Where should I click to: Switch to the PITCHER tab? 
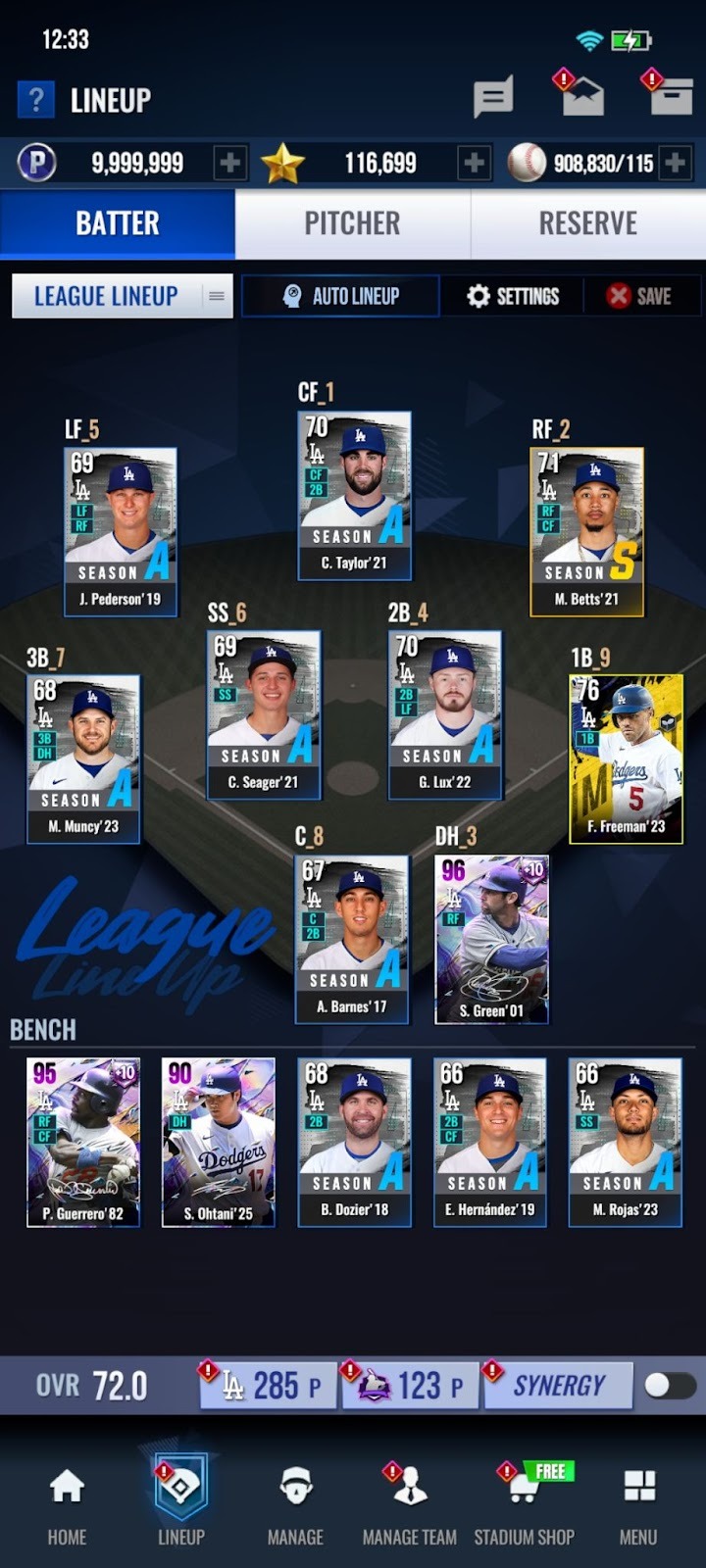352,223
